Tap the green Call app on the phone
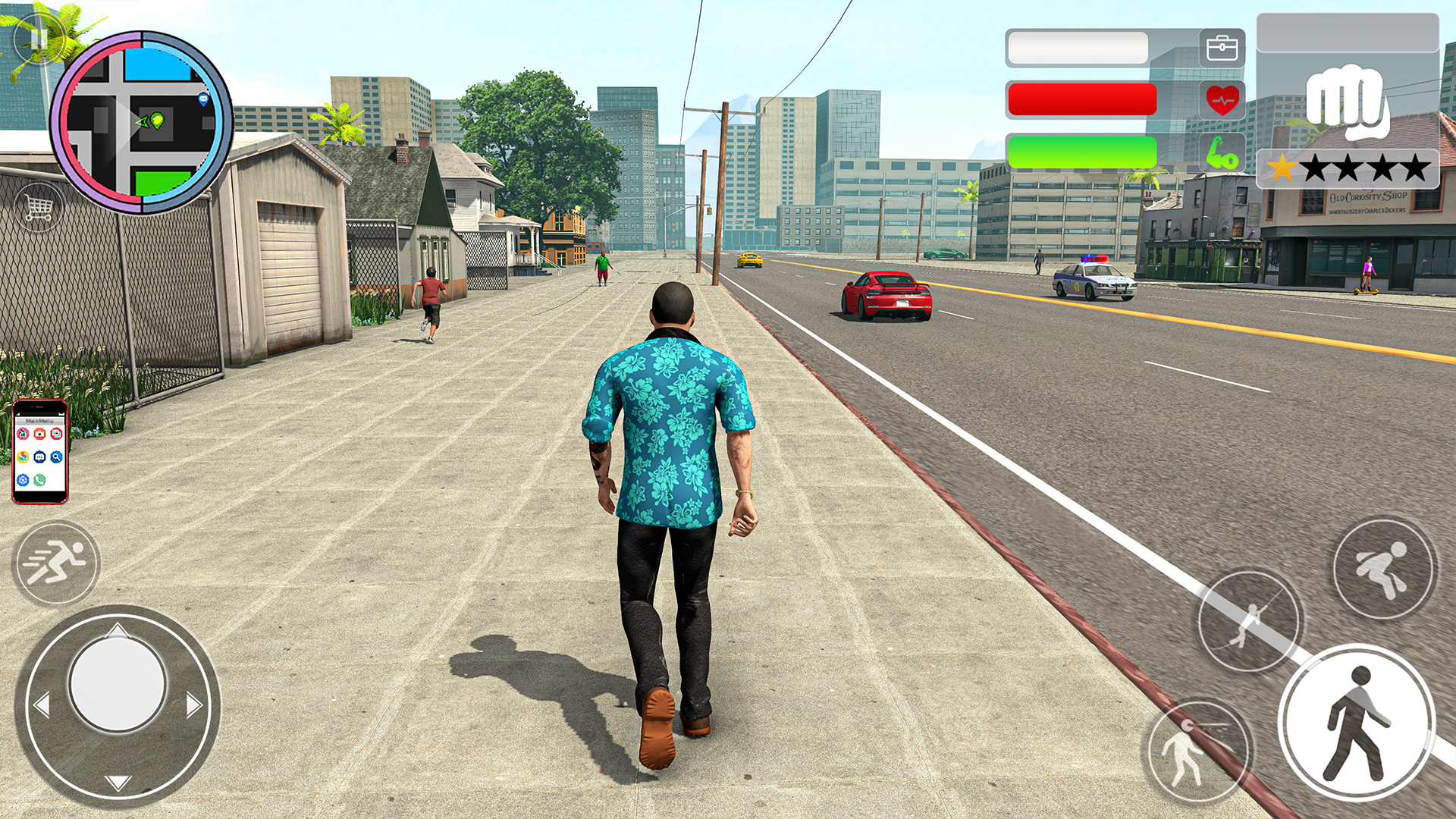 (39, 480)
